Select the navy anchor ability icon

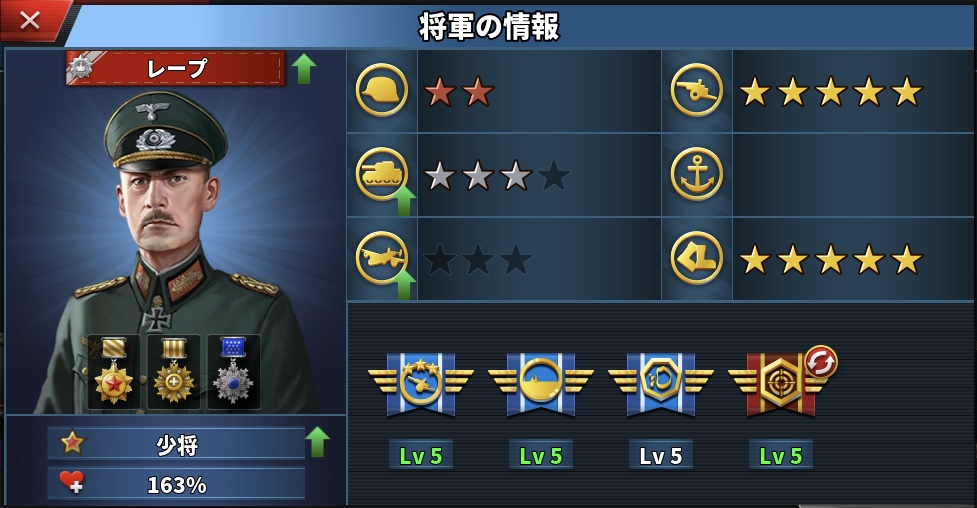(696, 174)
